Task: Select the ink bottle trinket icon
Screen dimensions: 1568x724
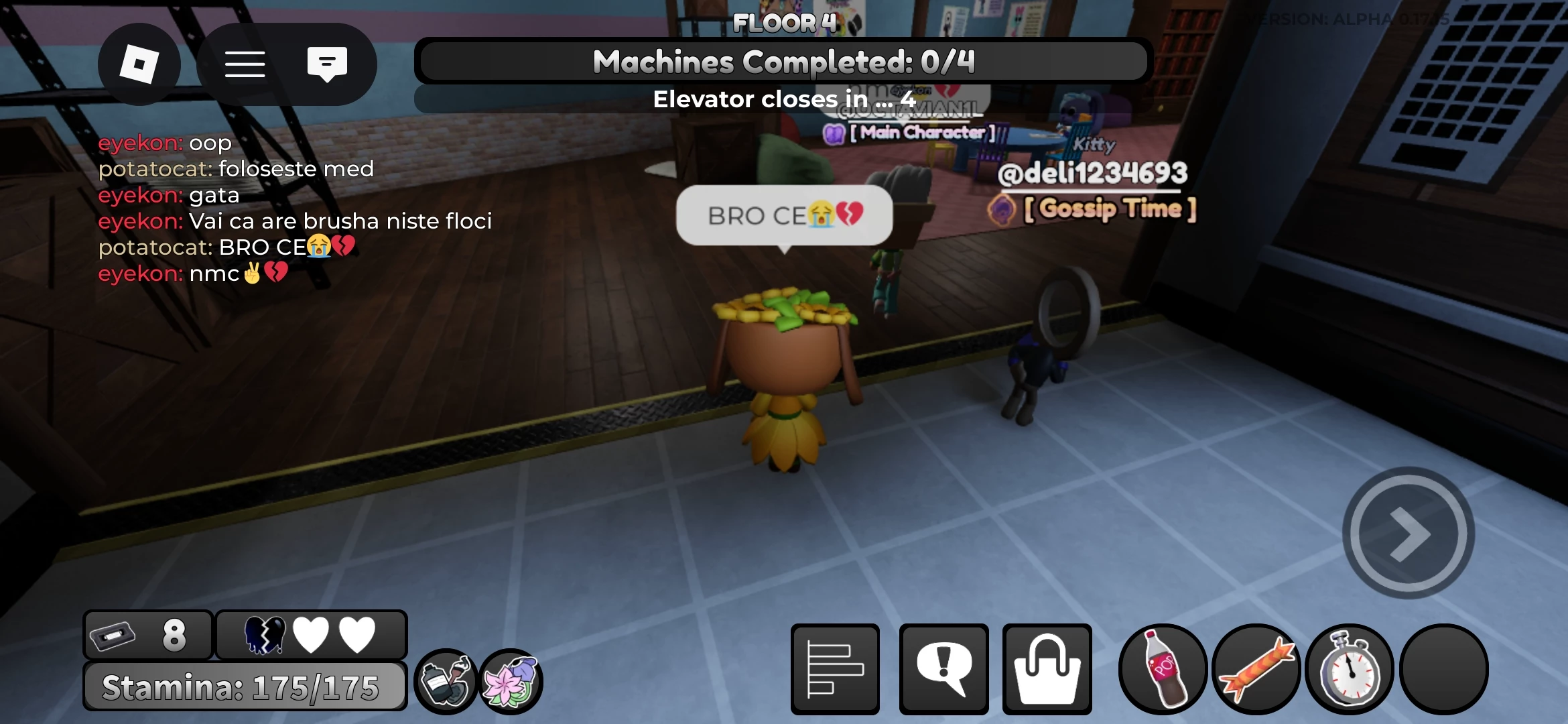Action: tap(446, 682)
